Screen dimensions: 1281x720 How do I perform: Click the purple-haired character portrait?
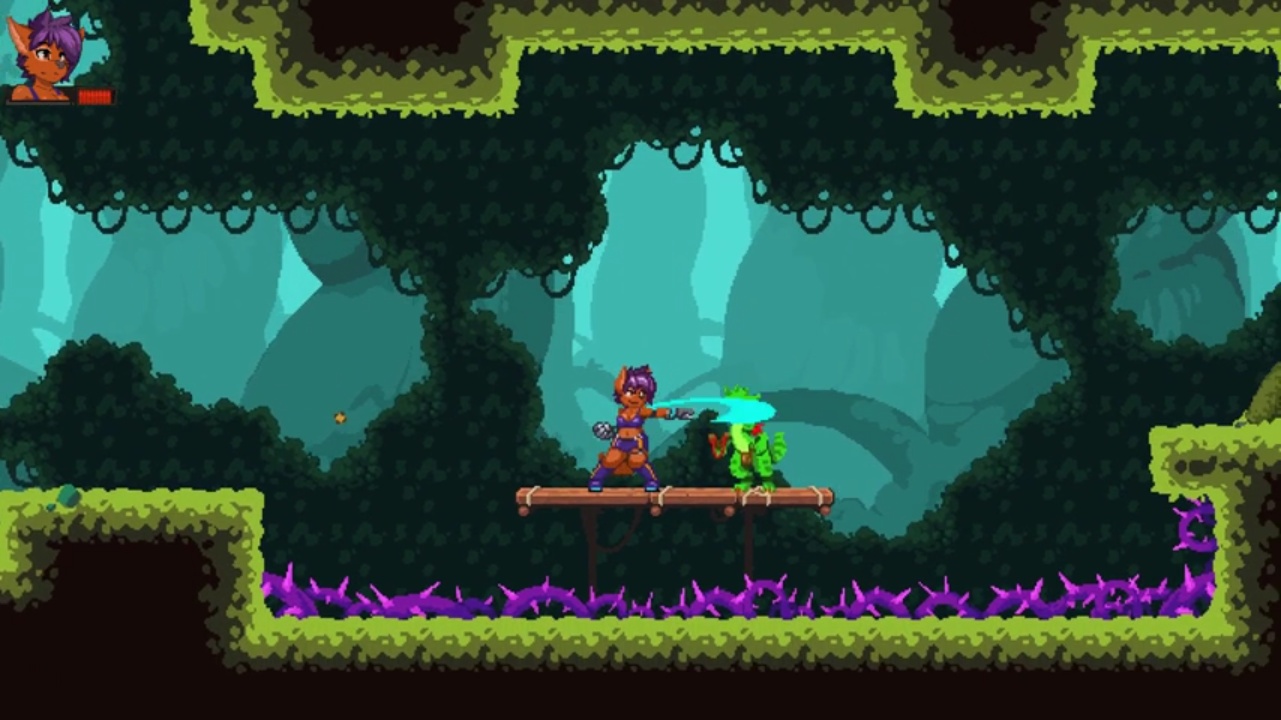pos(44,56)
